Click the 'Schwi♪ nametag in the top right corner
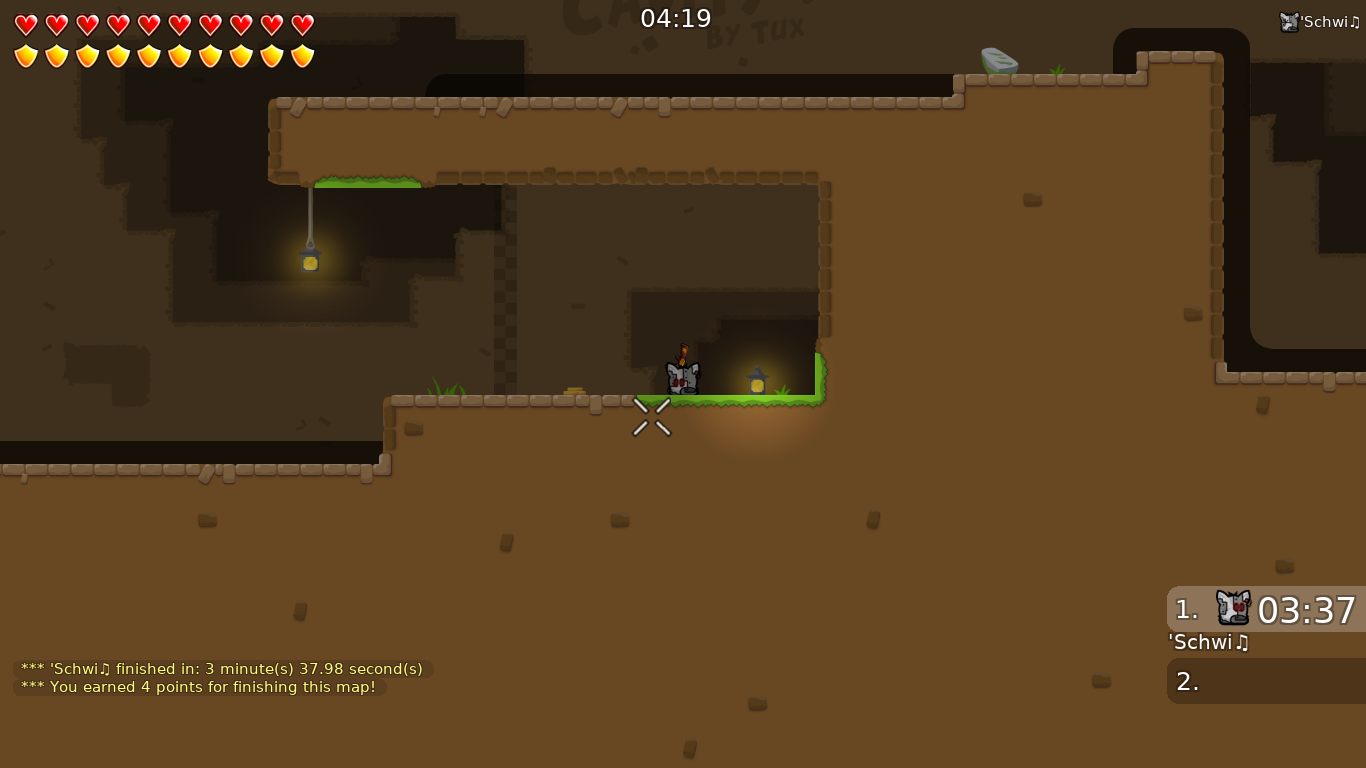Screen dimensions: 1366x768 (1330, 20)
